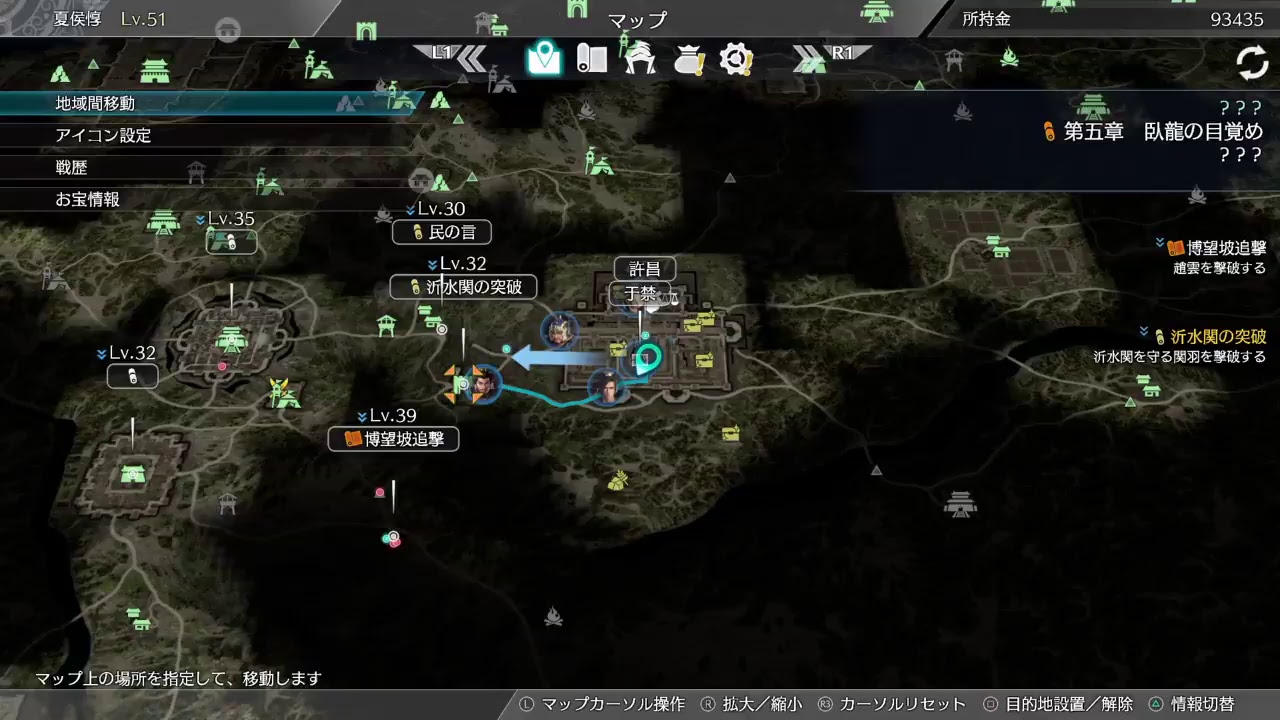Open the helmet equipment icon in the toolbar
The width and height of the screenshot is (1280, 720).
(641, 59)
